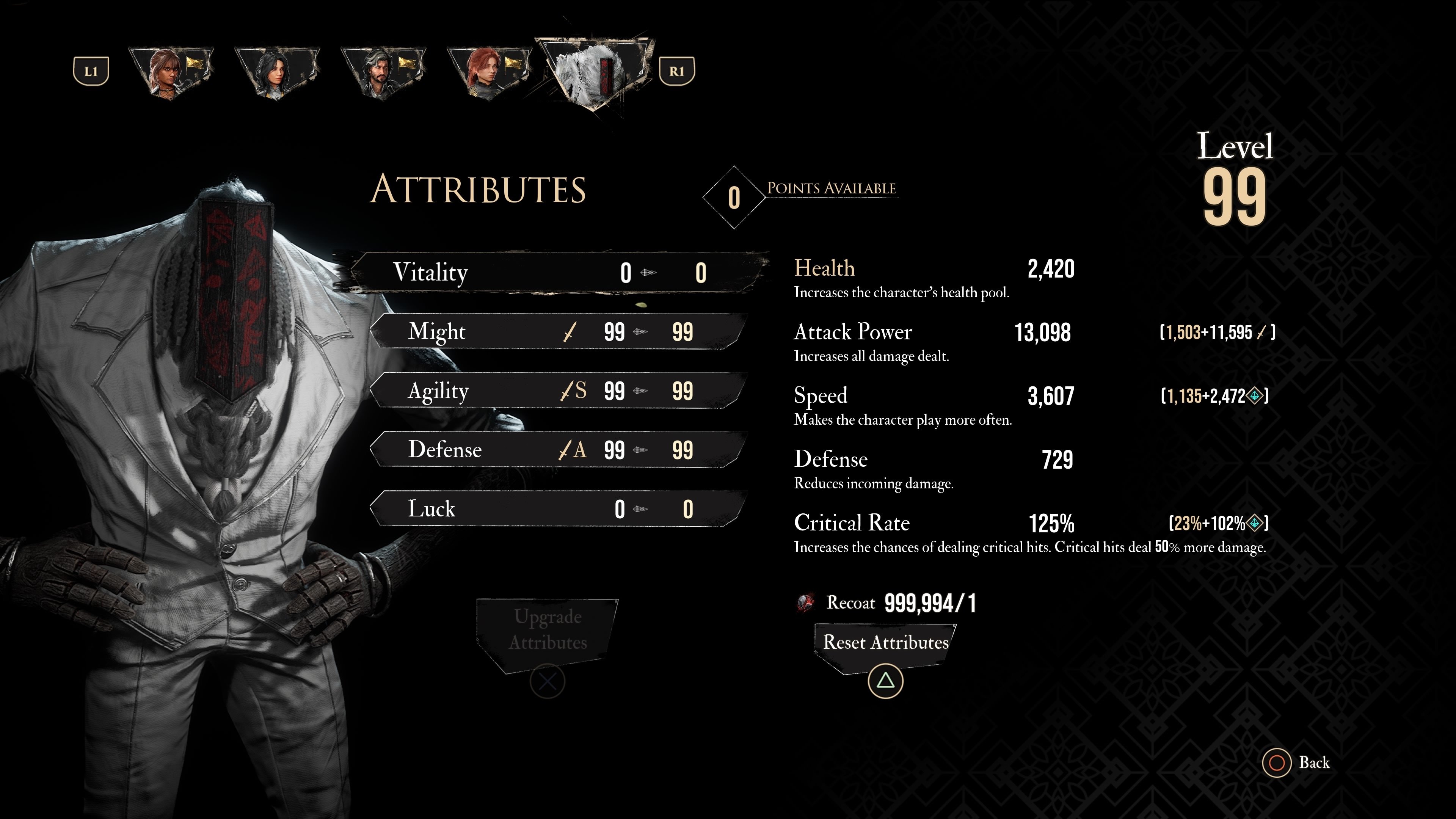This screenshot has width=1456, height=819.
Task: Select the Defense attribute row
Action: tap(557, 450)
